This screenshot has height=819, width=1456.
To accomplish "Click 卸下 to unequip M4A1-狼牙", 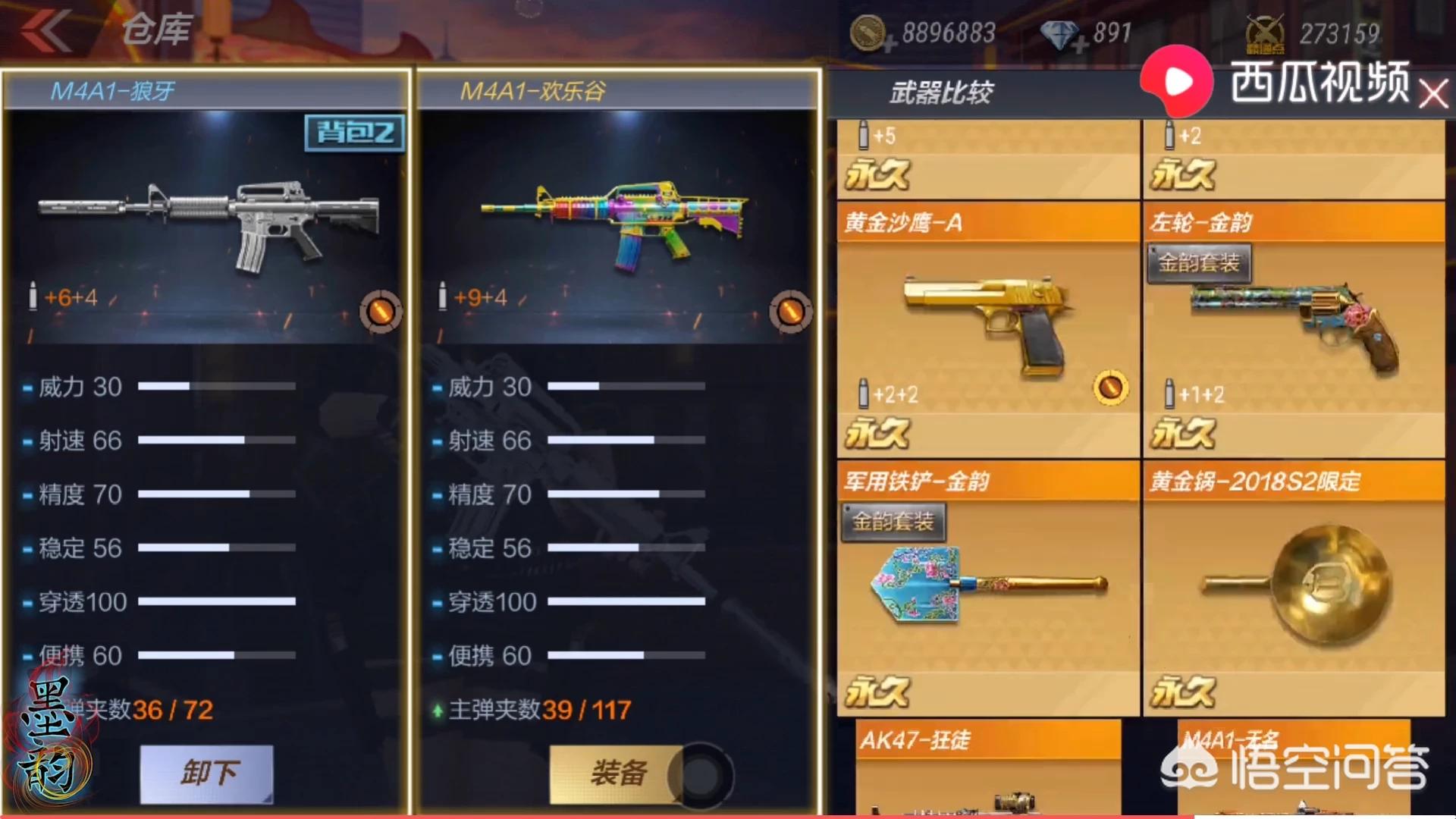I will 206,773.
